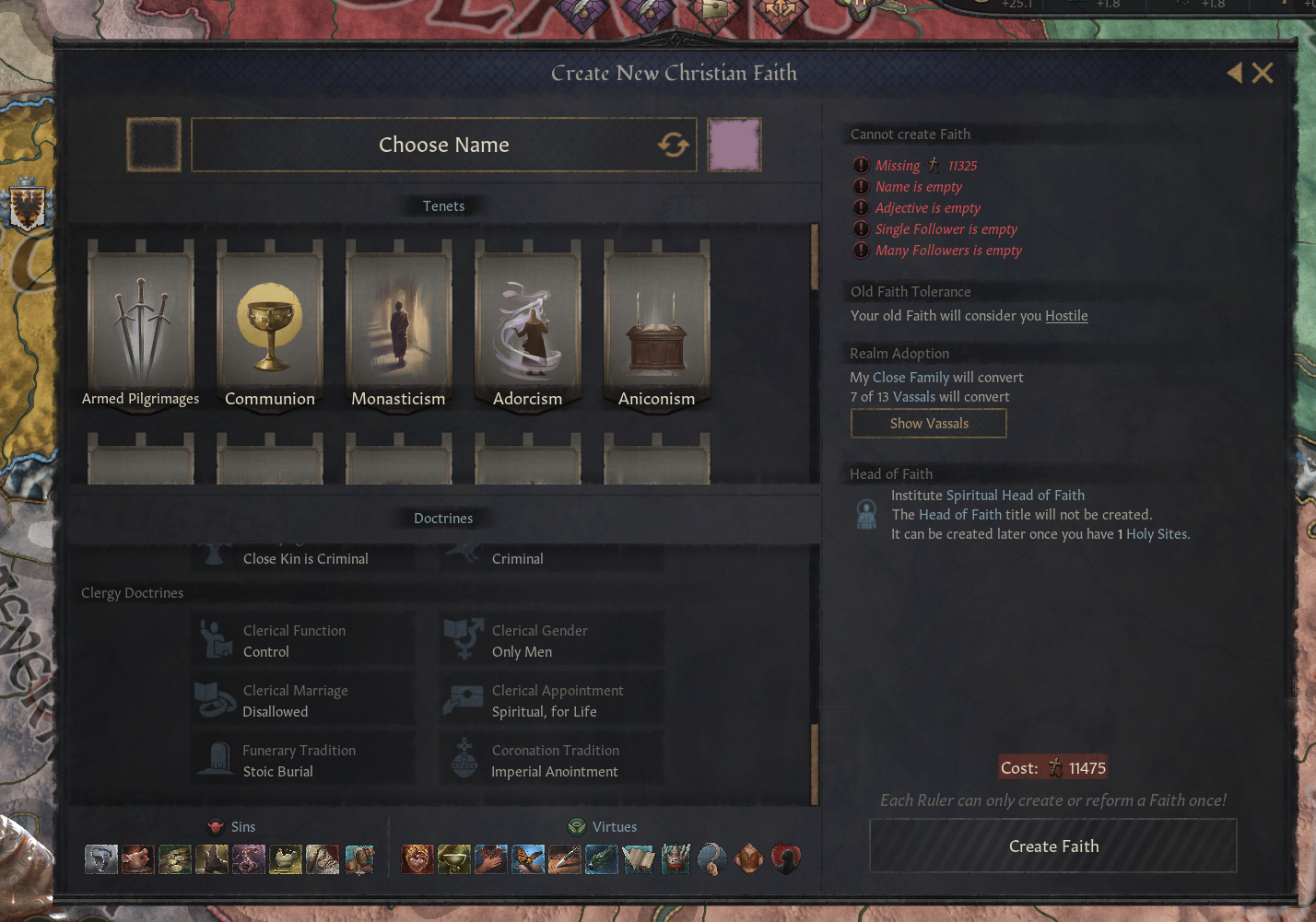Show Vassals who will convert

tap(928, 424)
